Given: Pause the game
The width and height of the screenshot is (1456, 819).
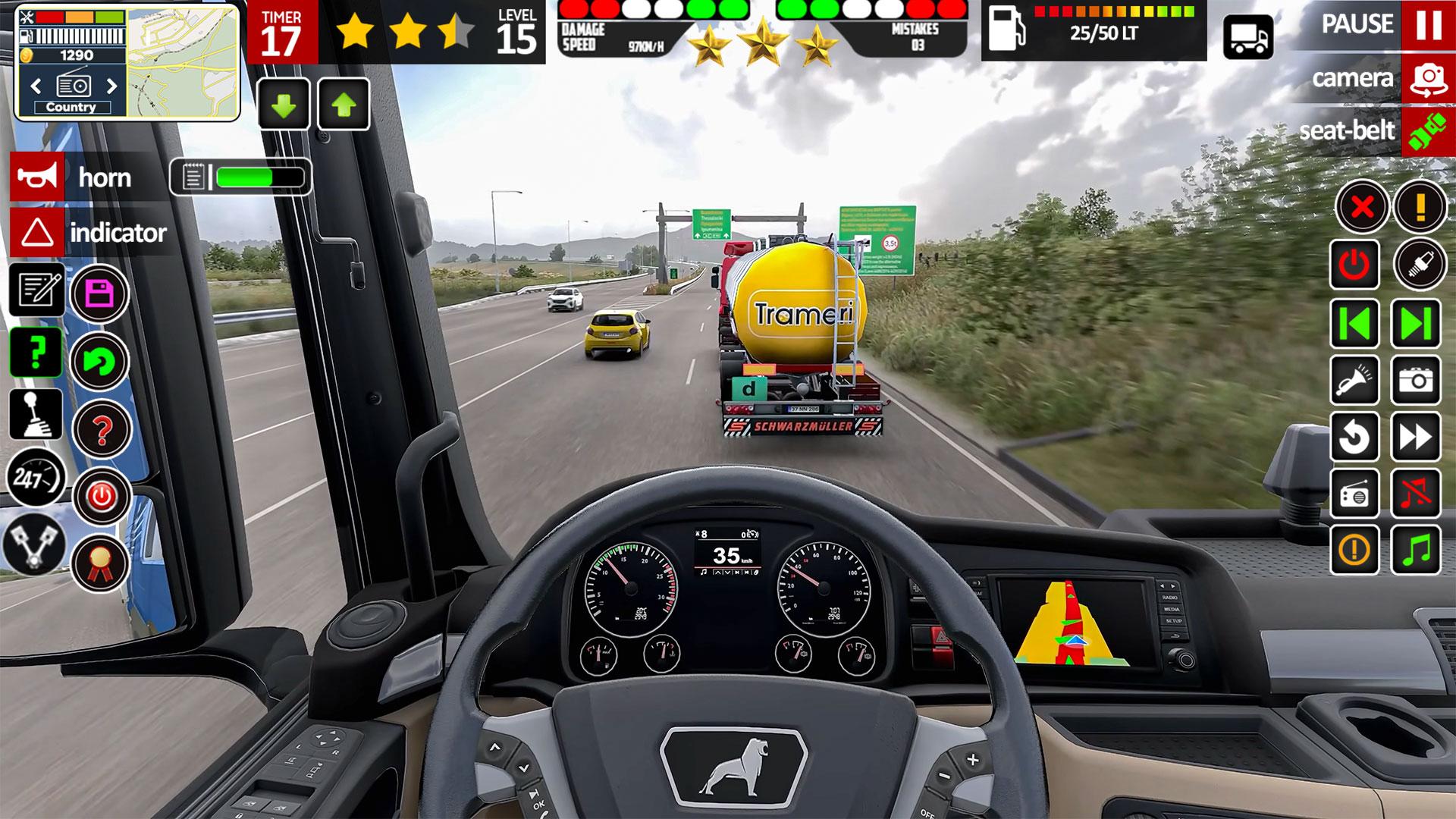Looking at the screenshot, I should coord(1428,25).
